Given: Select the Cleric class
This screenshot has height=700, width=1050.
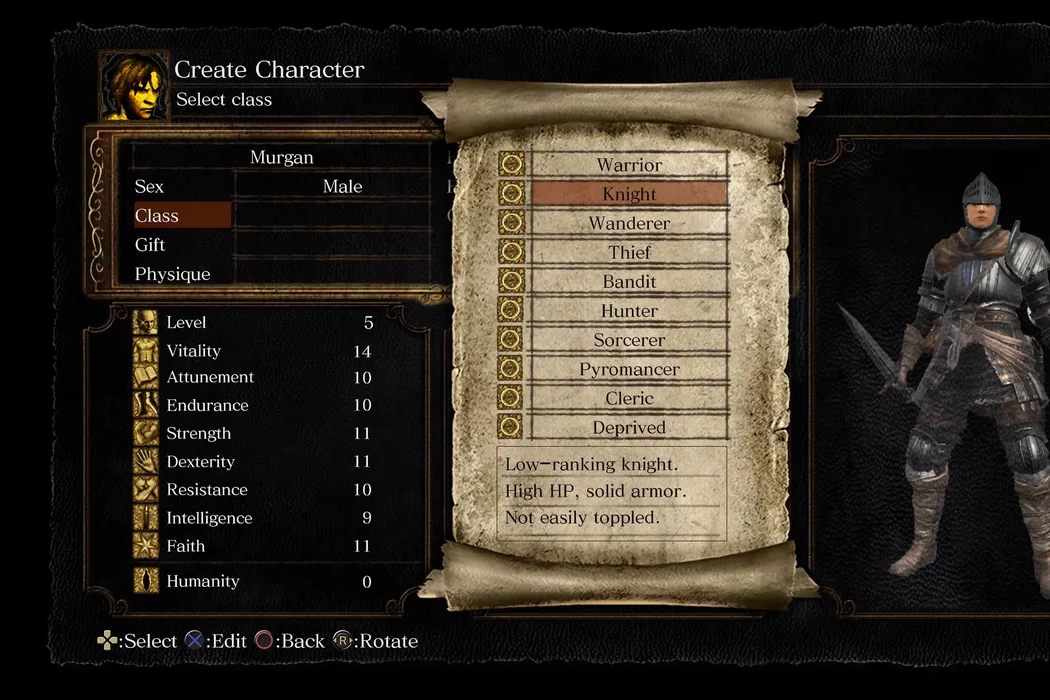Looking at the screenshot, I should pyautogui.click(x=629, y=398).
